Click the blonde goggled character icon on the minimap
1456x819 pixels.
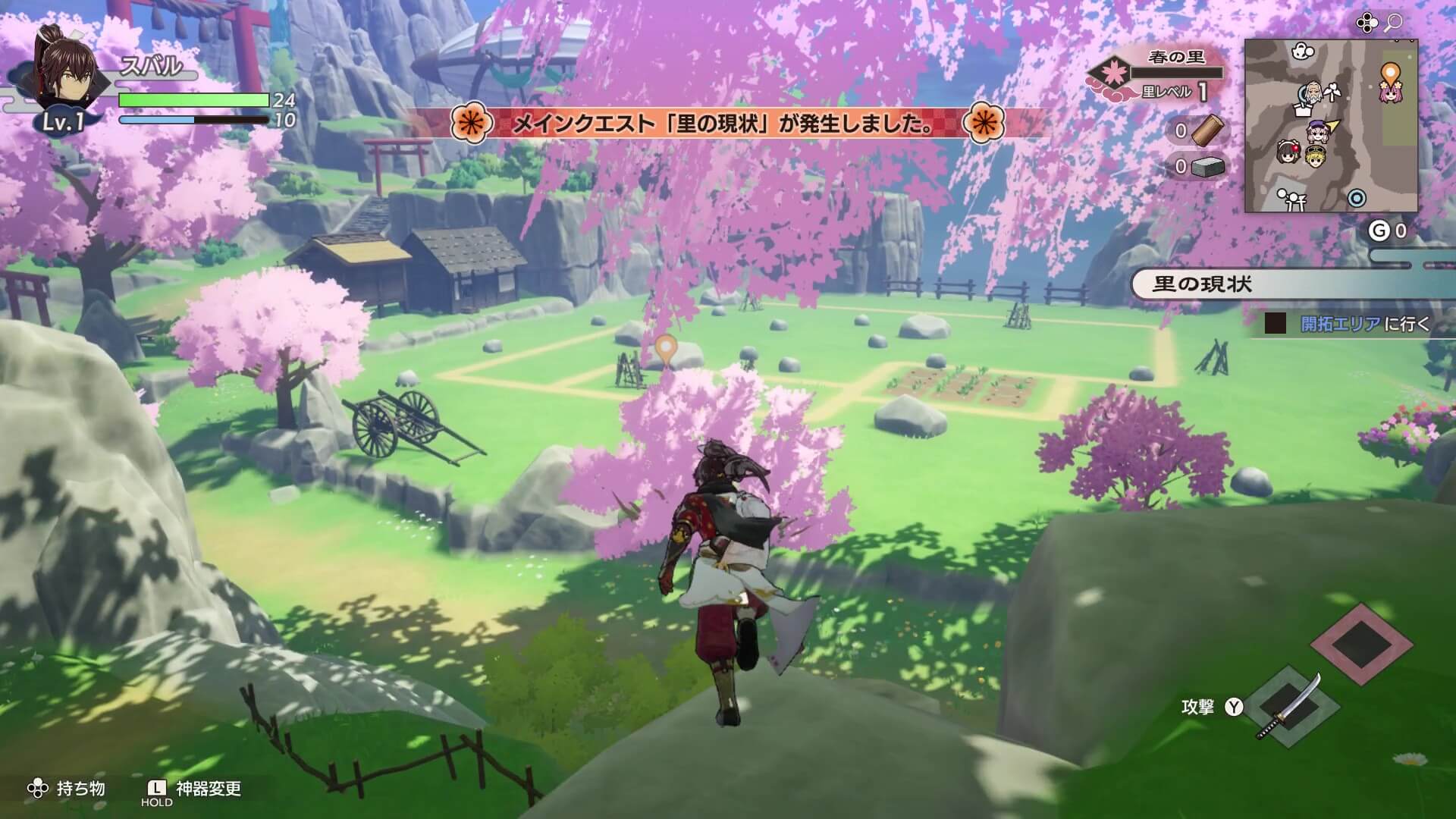coord(1316,158)
